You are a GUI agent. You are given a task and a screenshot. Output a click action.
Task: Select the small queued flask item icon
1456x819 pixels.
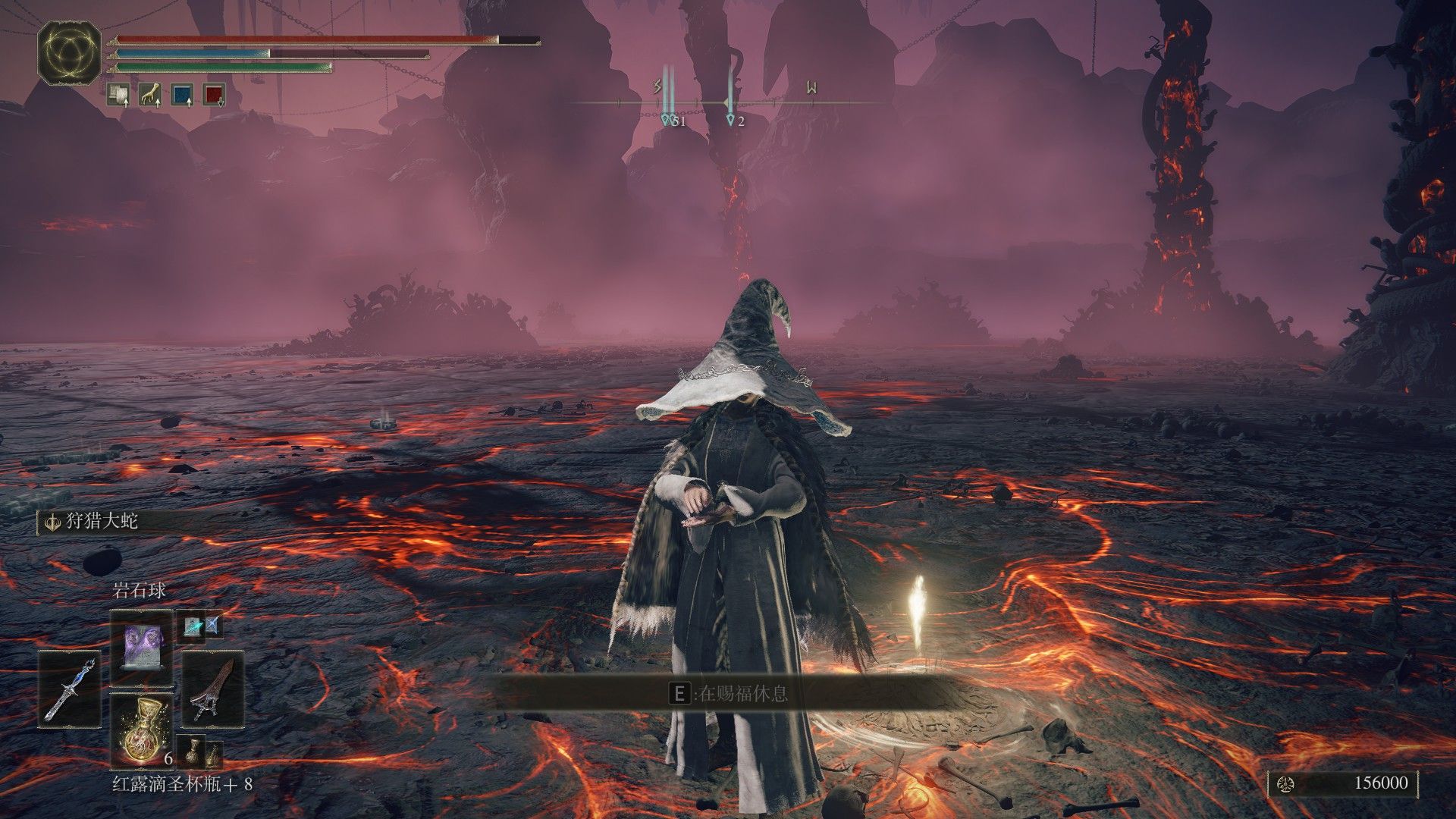click(x=193, y=751)
